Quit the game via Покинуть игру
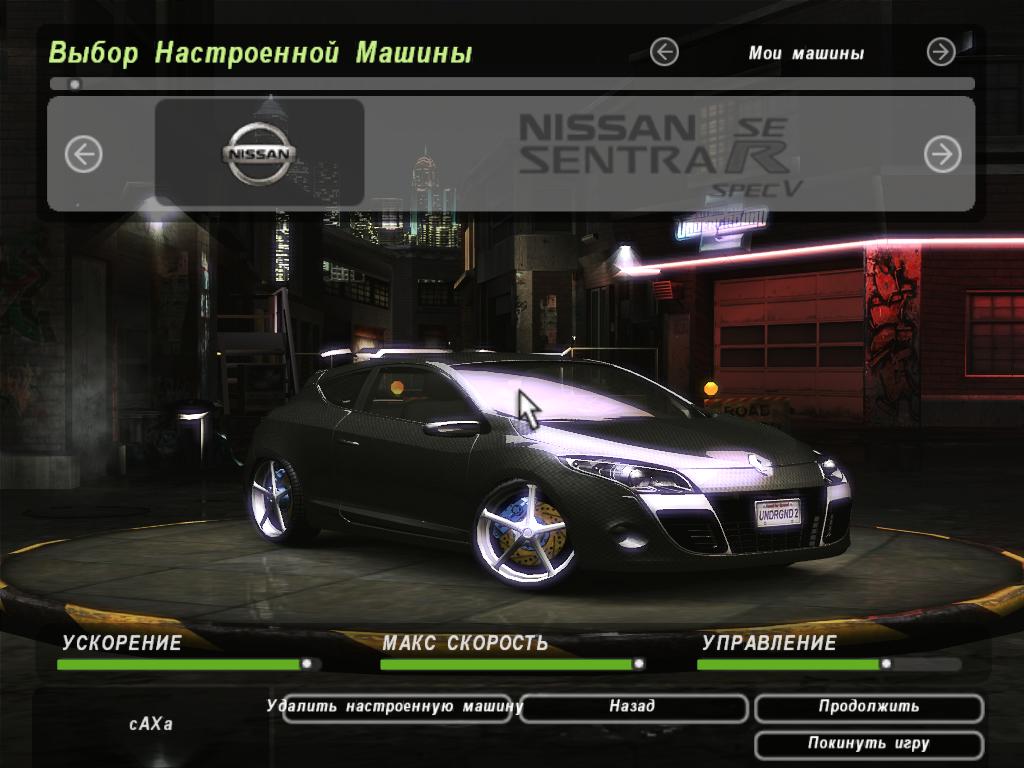 [x=868, y=745]
